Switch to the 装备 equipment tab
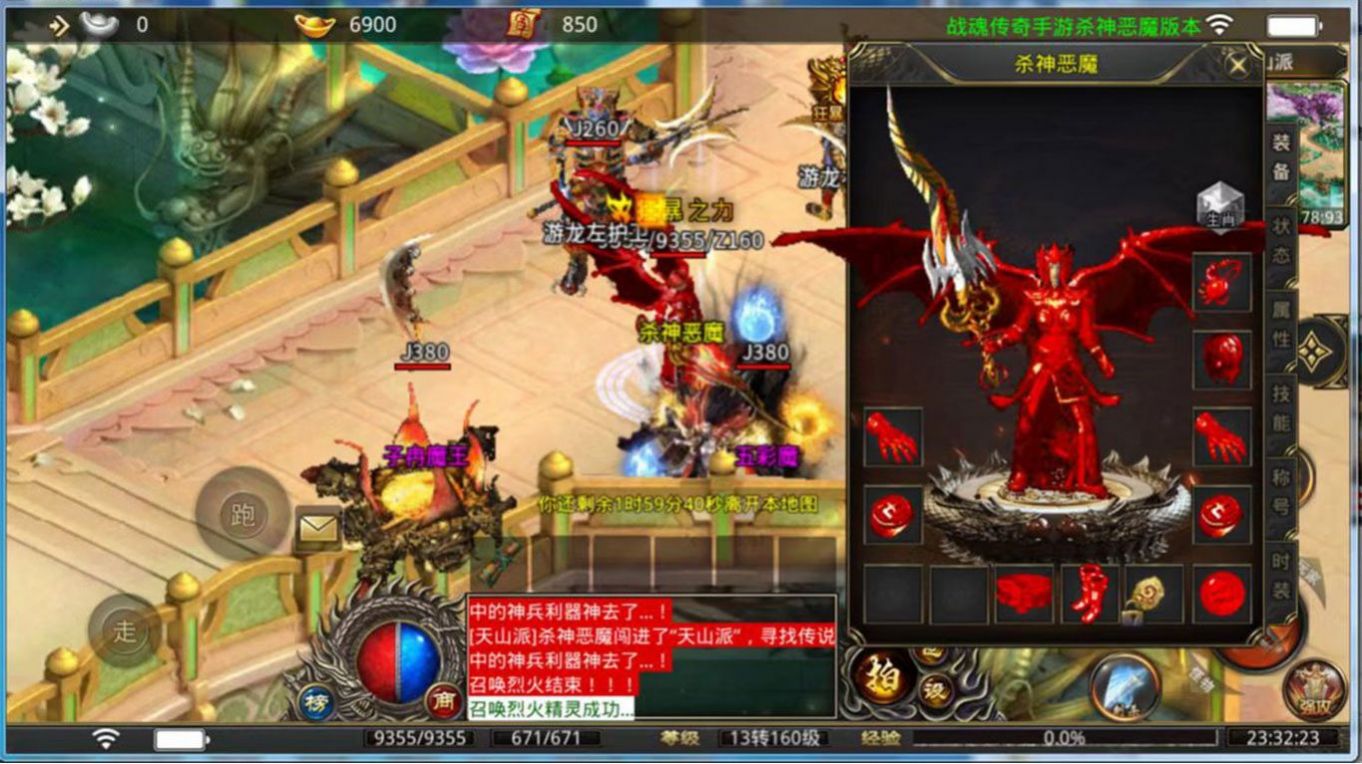Image resolution: width=1362 pixels, height=764 pixels. [x=1281, y=156]
